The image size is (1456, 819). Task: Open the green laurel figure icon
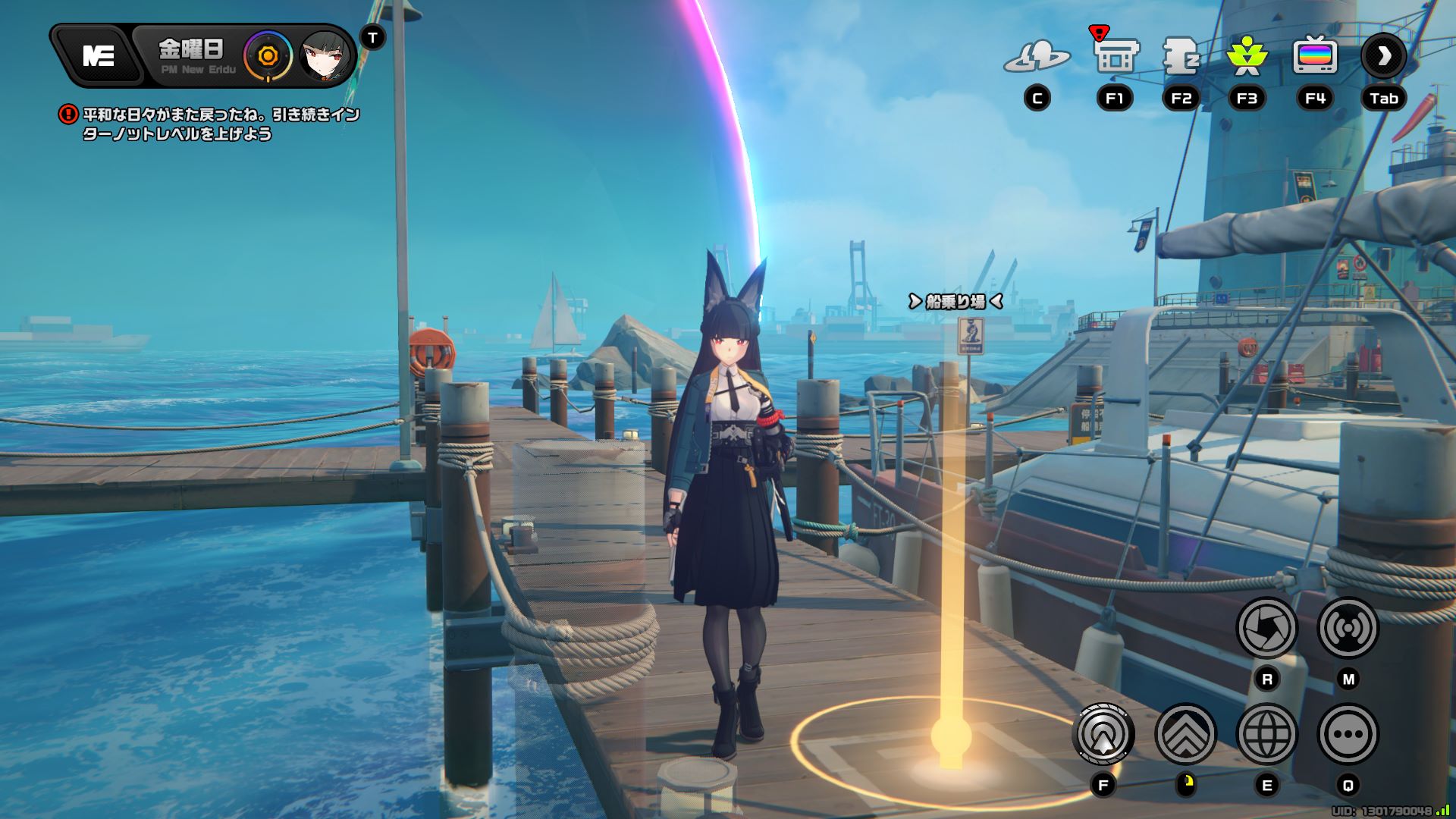(1247, 56)
